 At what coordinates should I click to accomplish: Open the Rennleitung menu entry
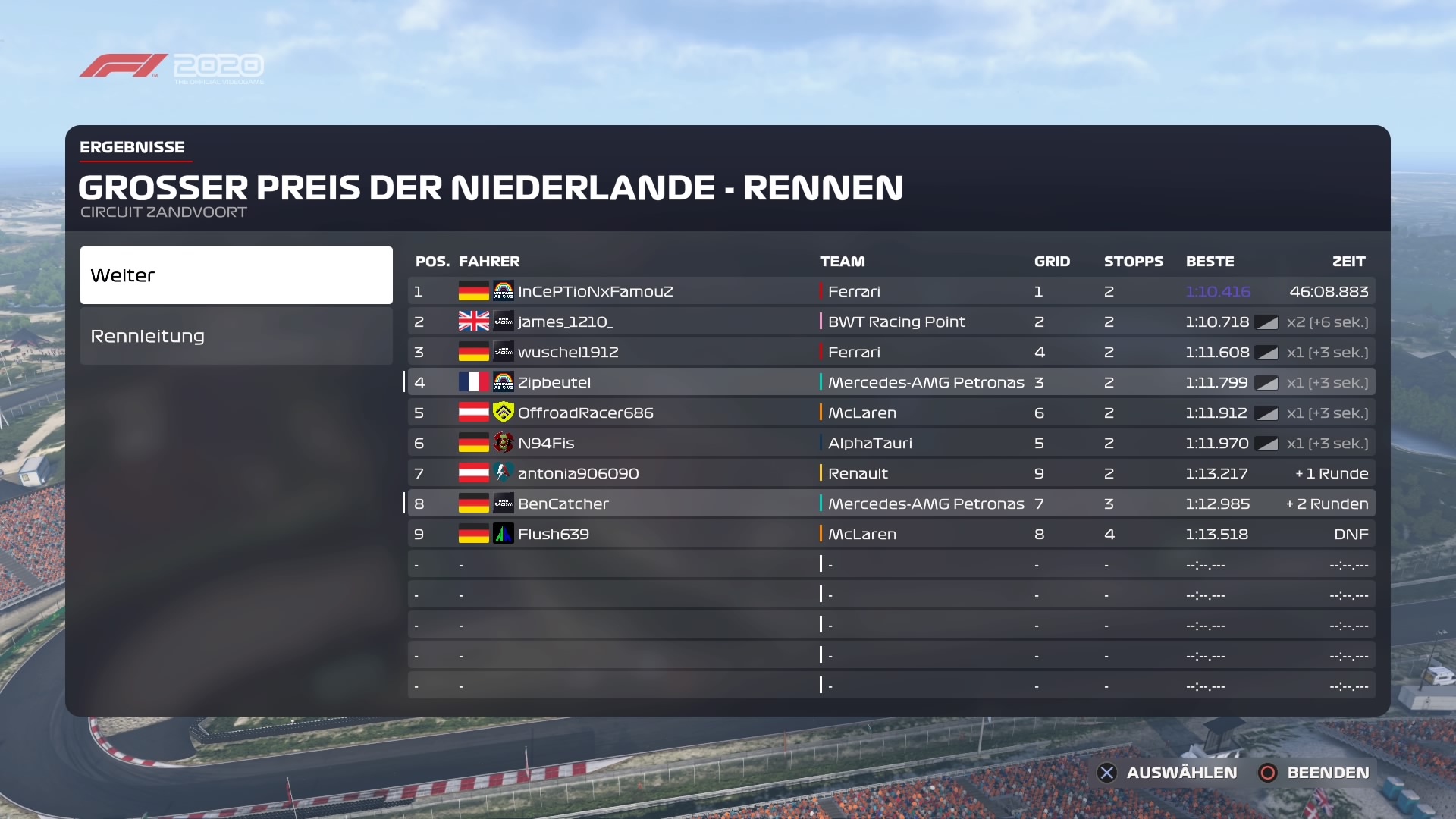click(236, 336)
